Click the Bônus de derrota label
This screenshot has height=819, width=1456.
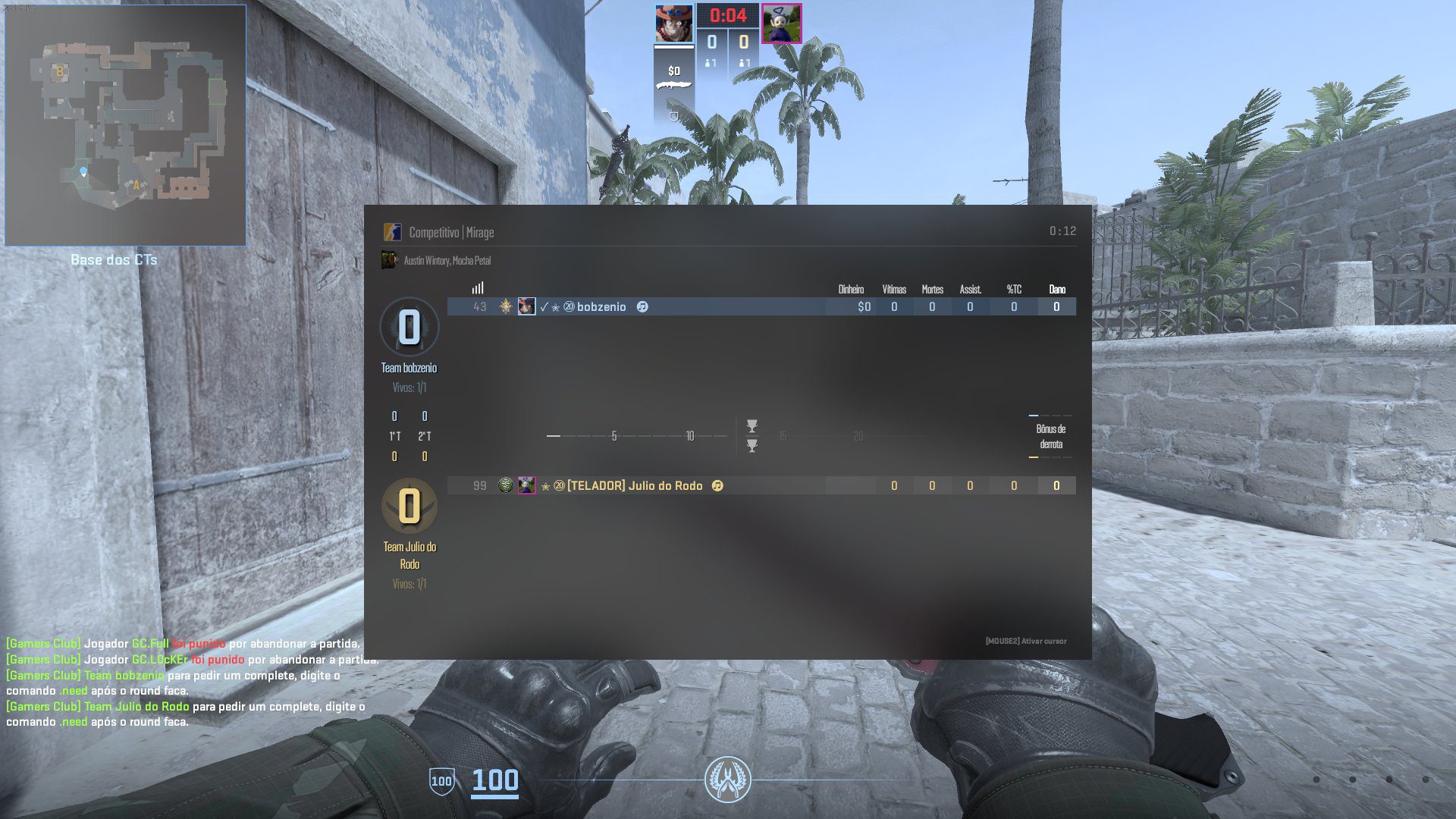click(x=1050, y=437)
